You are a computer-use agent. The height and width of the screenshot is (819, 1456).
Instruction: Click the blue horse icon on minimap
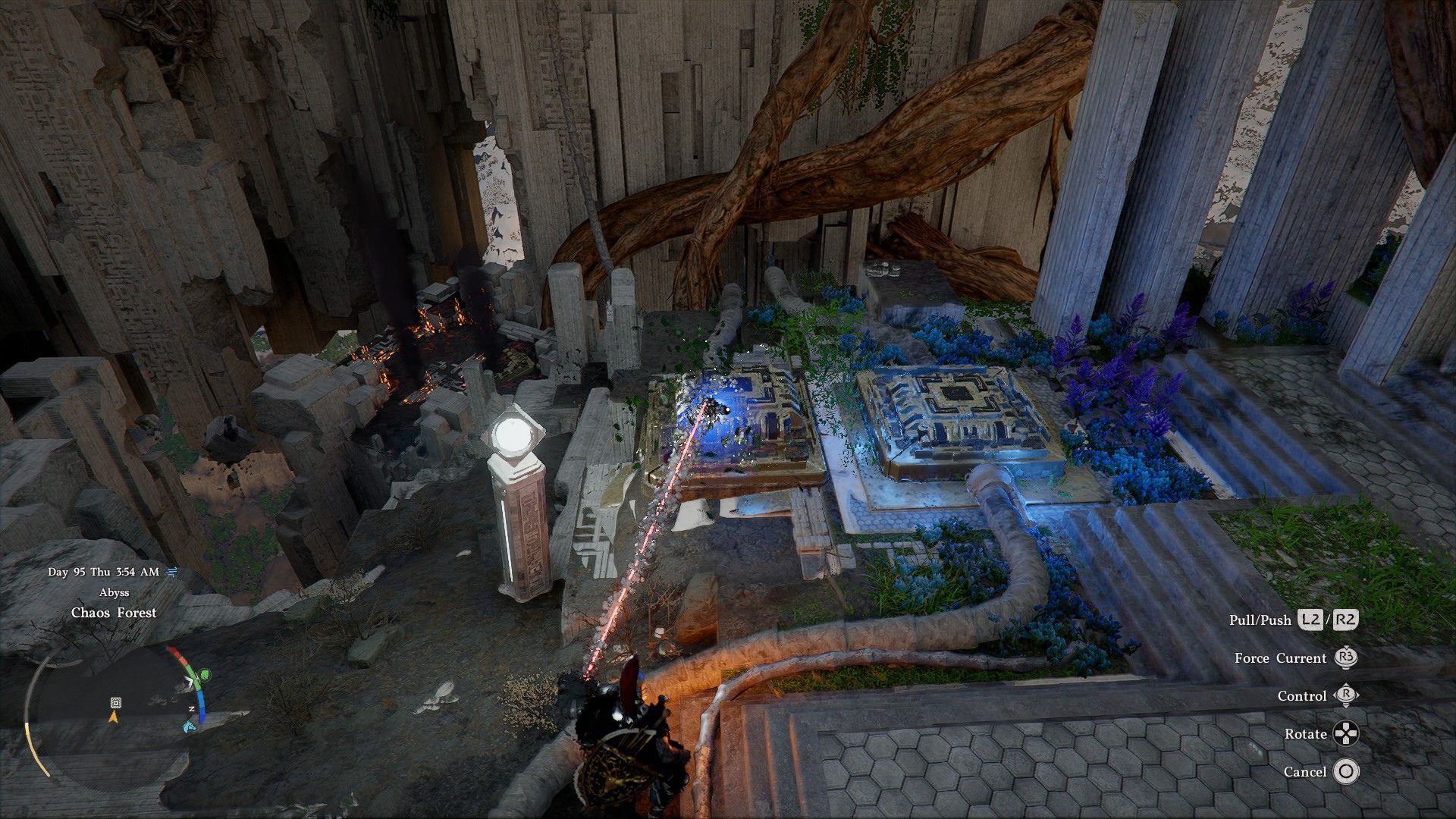[189, 726]
